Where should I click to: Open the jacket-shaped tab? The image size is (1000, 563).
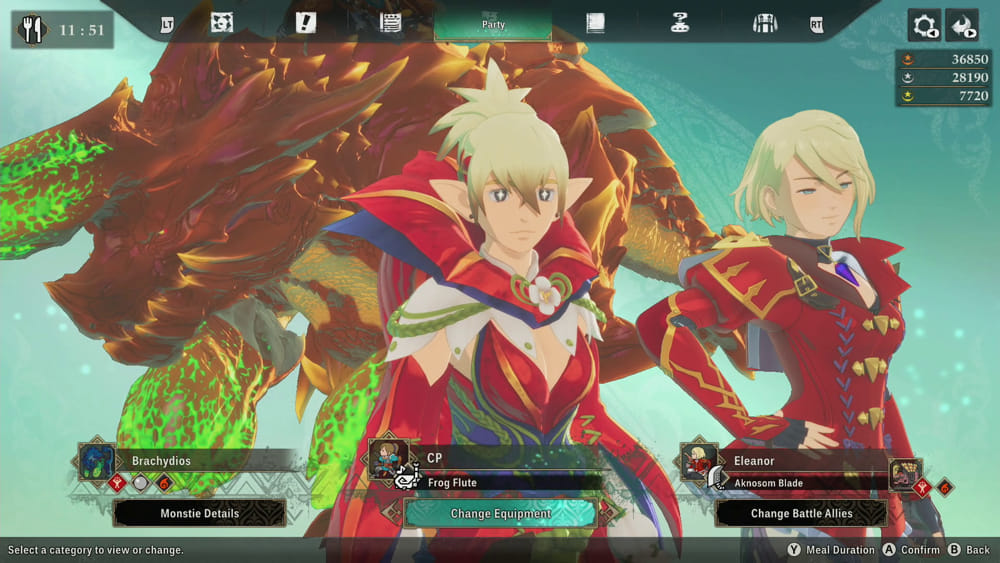point(765,23)
